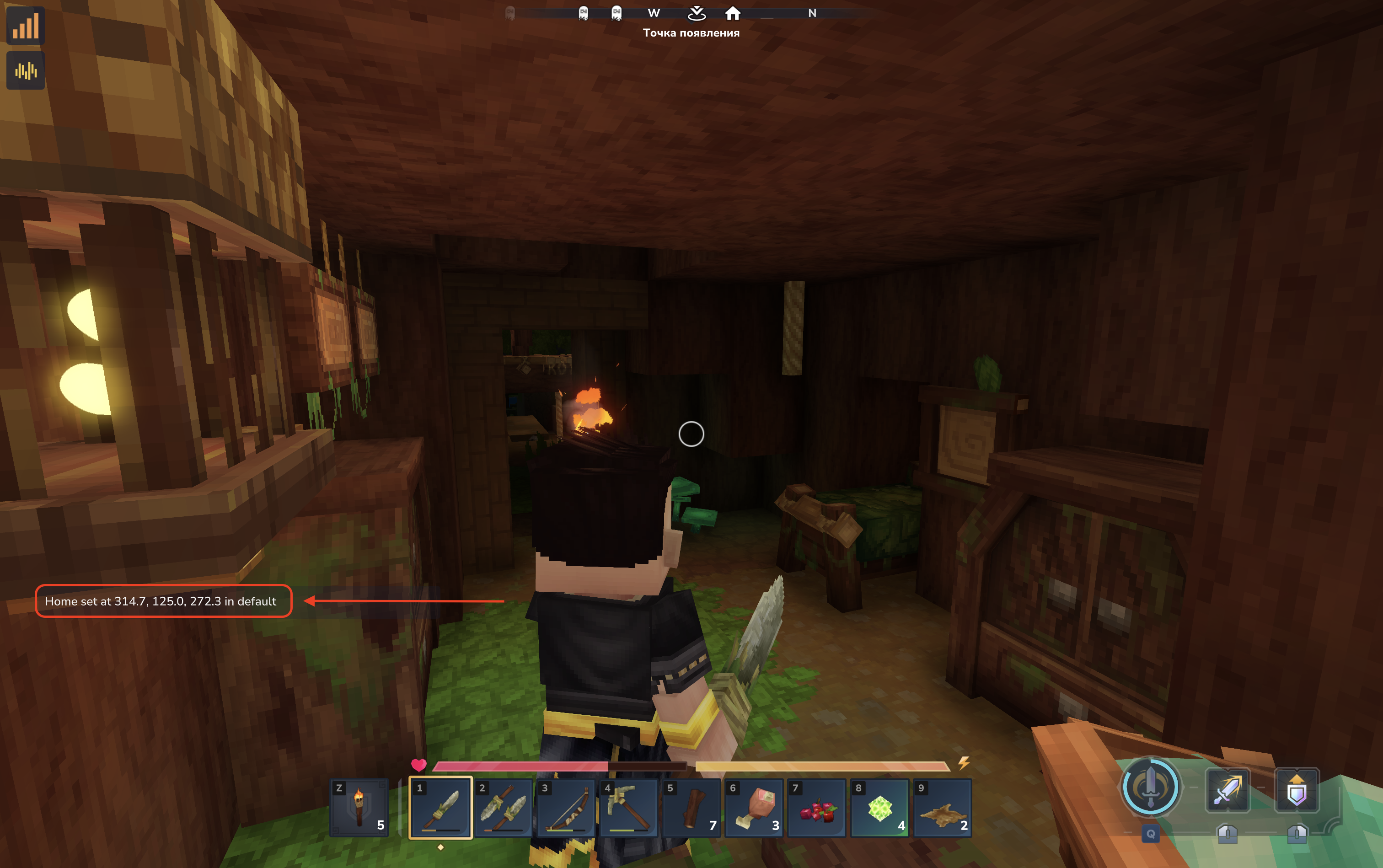Click the shield guard ability icon
Image resolution: width=1383 pixels, height=868 pixels.
[1296, 790]
